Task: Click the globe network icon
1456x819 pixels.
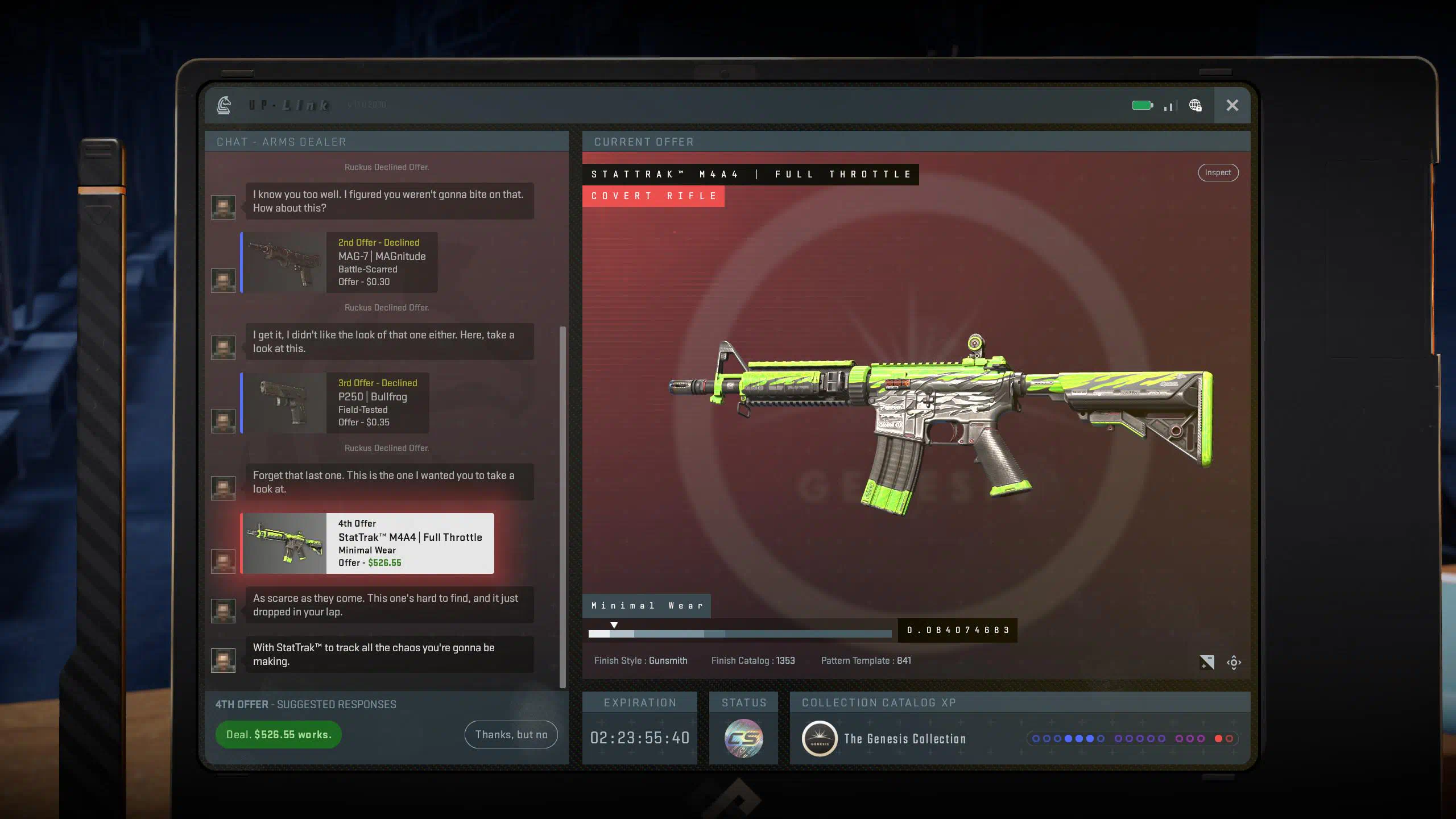Action: coord(1195,105)
